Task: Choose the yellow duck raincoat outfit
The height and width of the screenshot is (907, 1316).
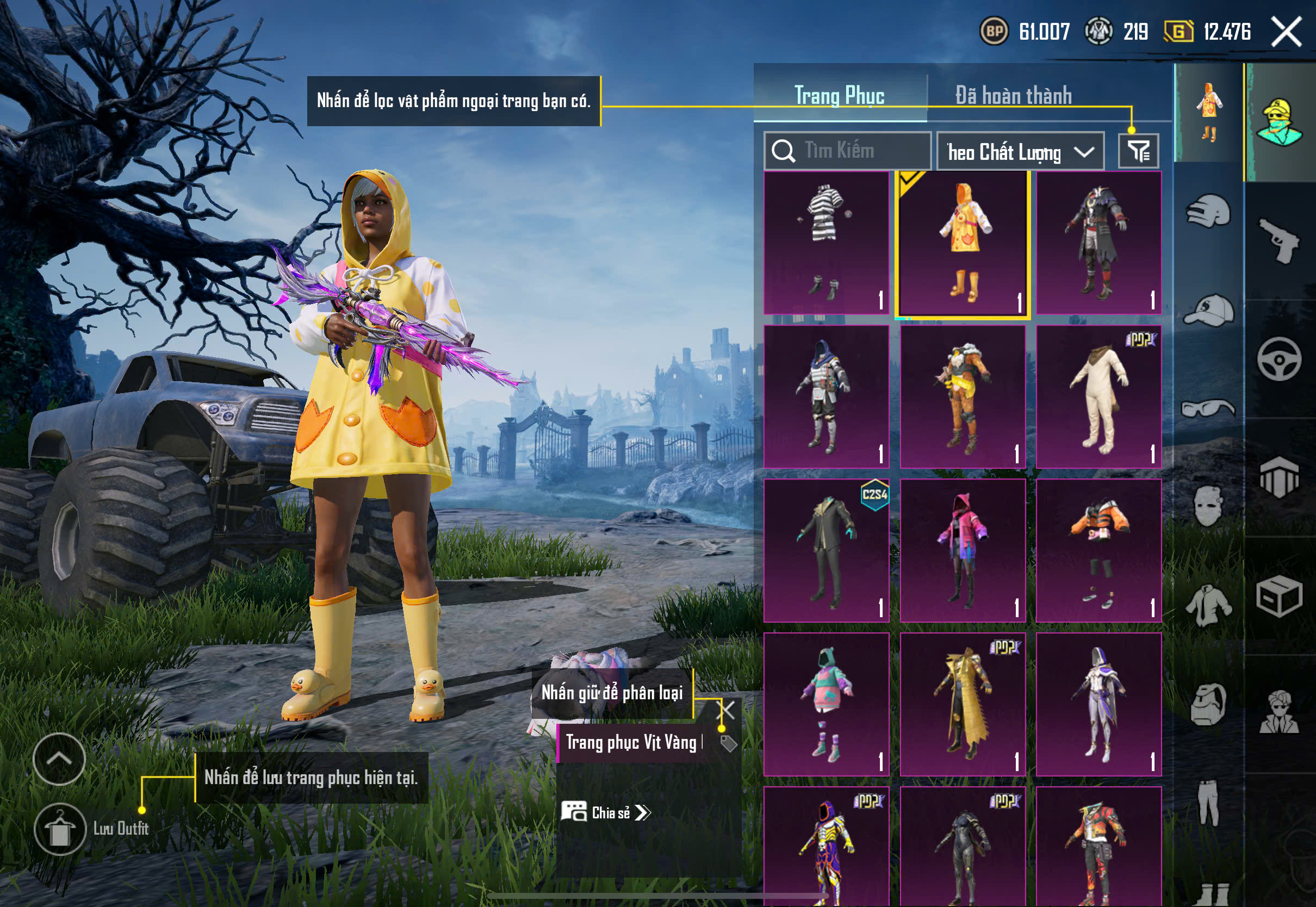Action: 963,244
